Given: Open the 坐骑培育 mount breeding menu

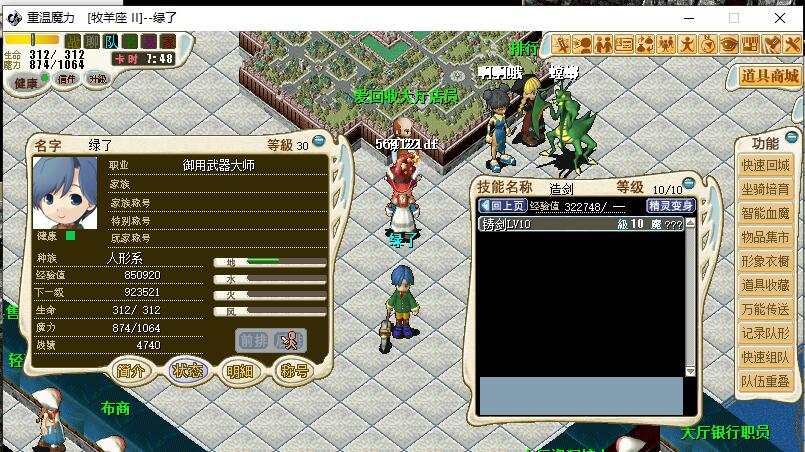Looking at the screenshot, I should coord(765,189).
